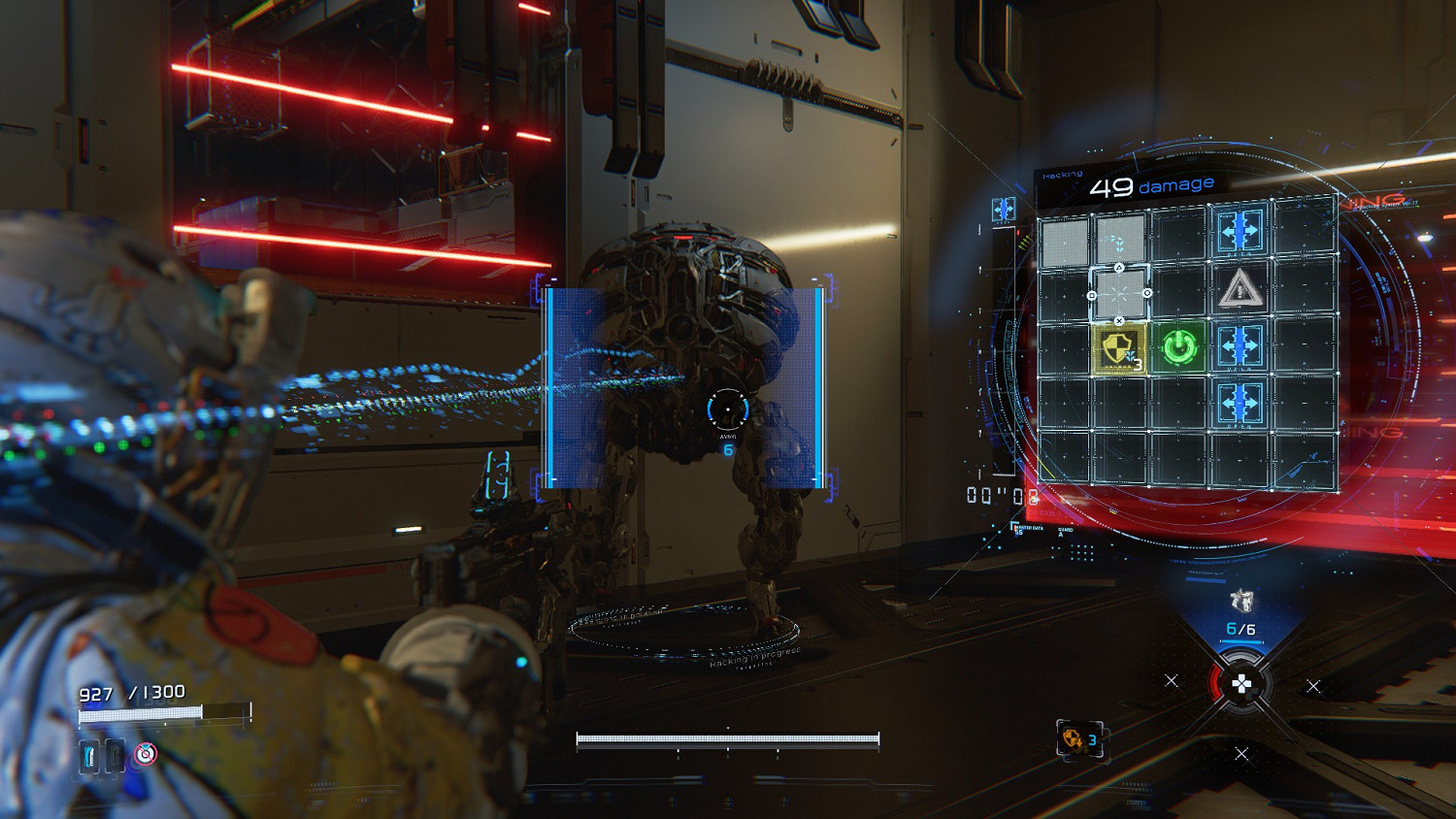Open the d-pad weapon selector wheel
Viewport: 1456px width, 819px height.
[1241, 685]
